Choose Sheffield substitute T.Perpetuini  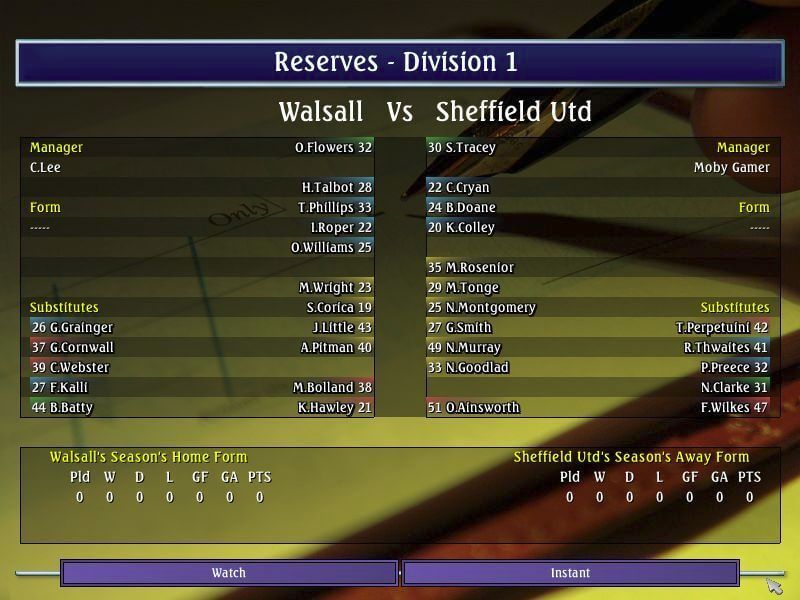(721, 328)
